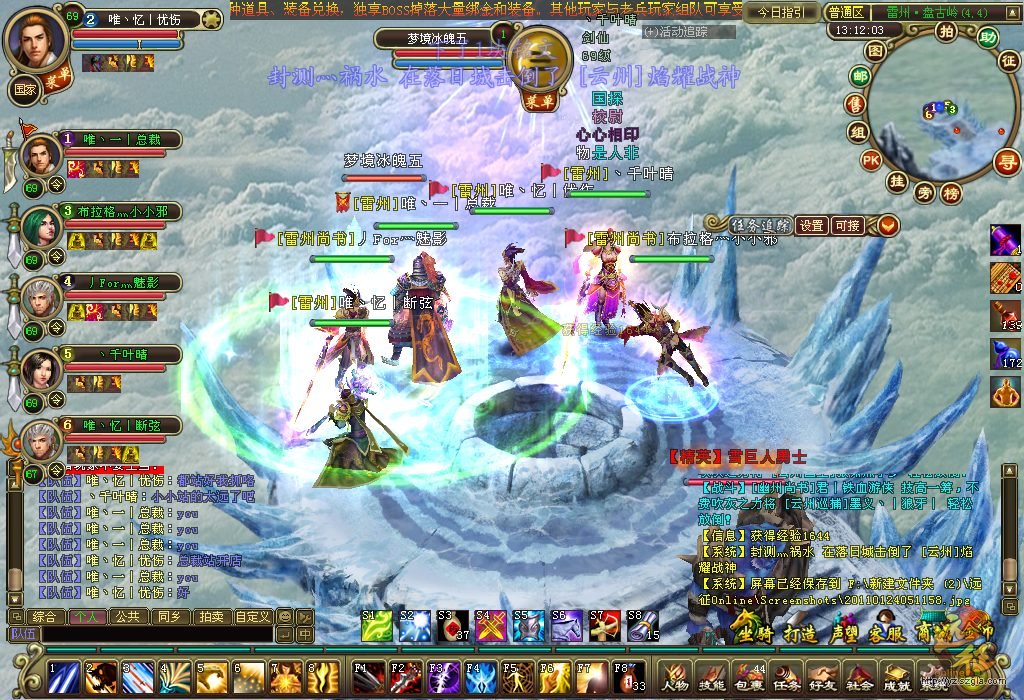Open the 今日指引 daily guide

pyautogui.click(x=780, y=13)
